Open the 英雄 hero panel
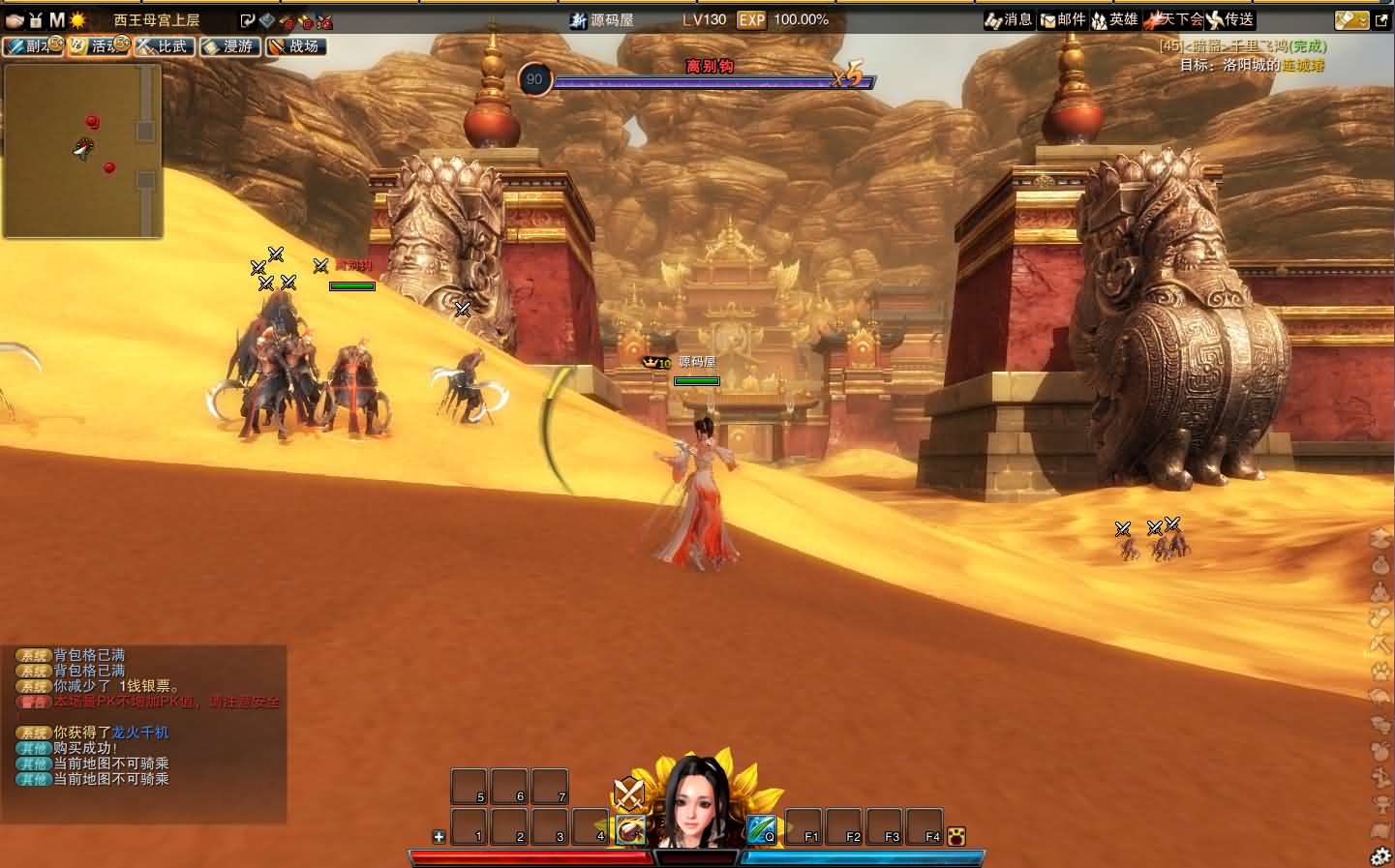 click(x=1115, y=19)
